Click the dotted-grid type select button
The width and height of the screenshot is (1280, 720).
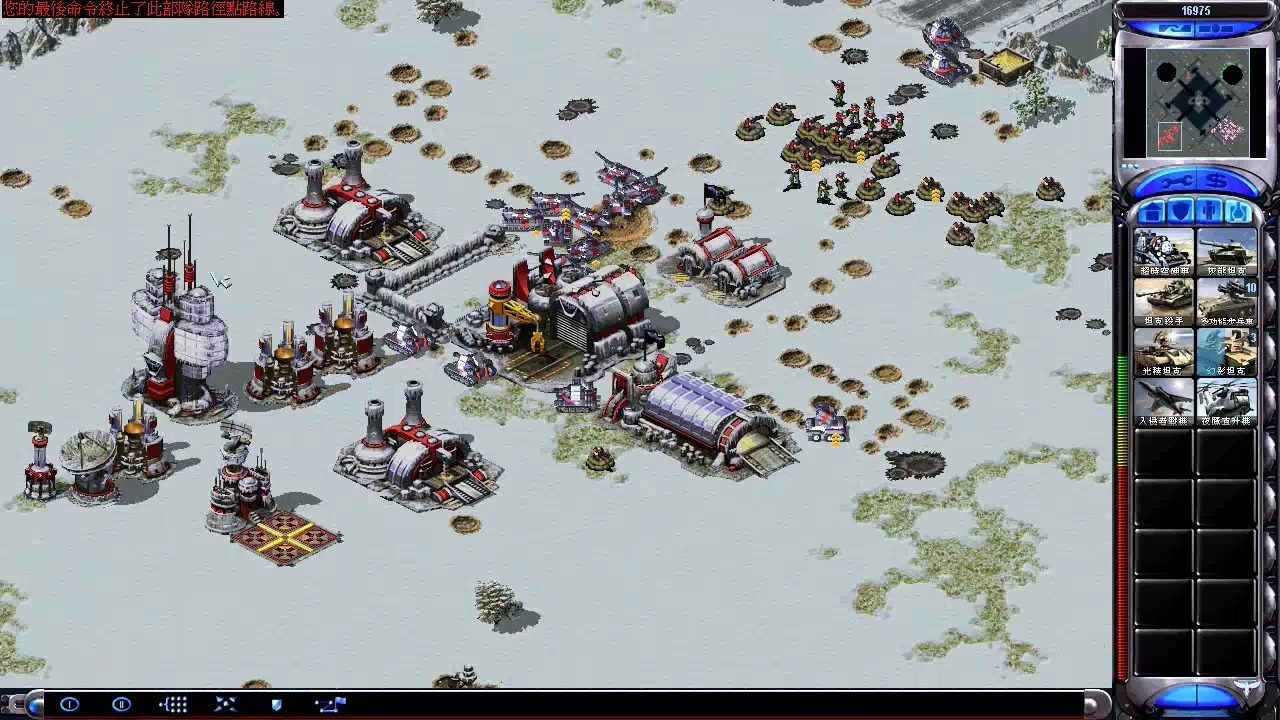click(x=173, y=705)
